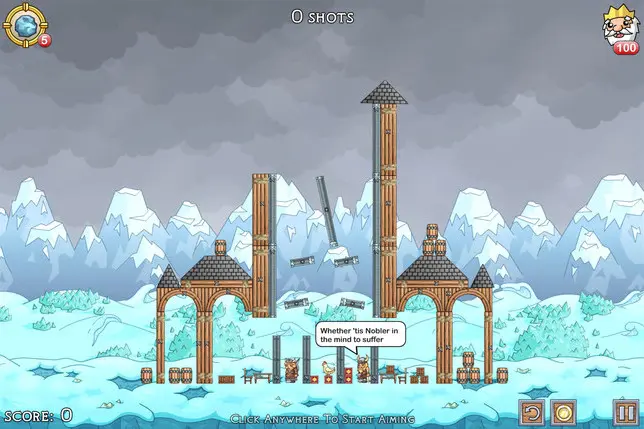Click the gold coin button
The height and width of the screenshot is (429, 644).
[564, 412]
